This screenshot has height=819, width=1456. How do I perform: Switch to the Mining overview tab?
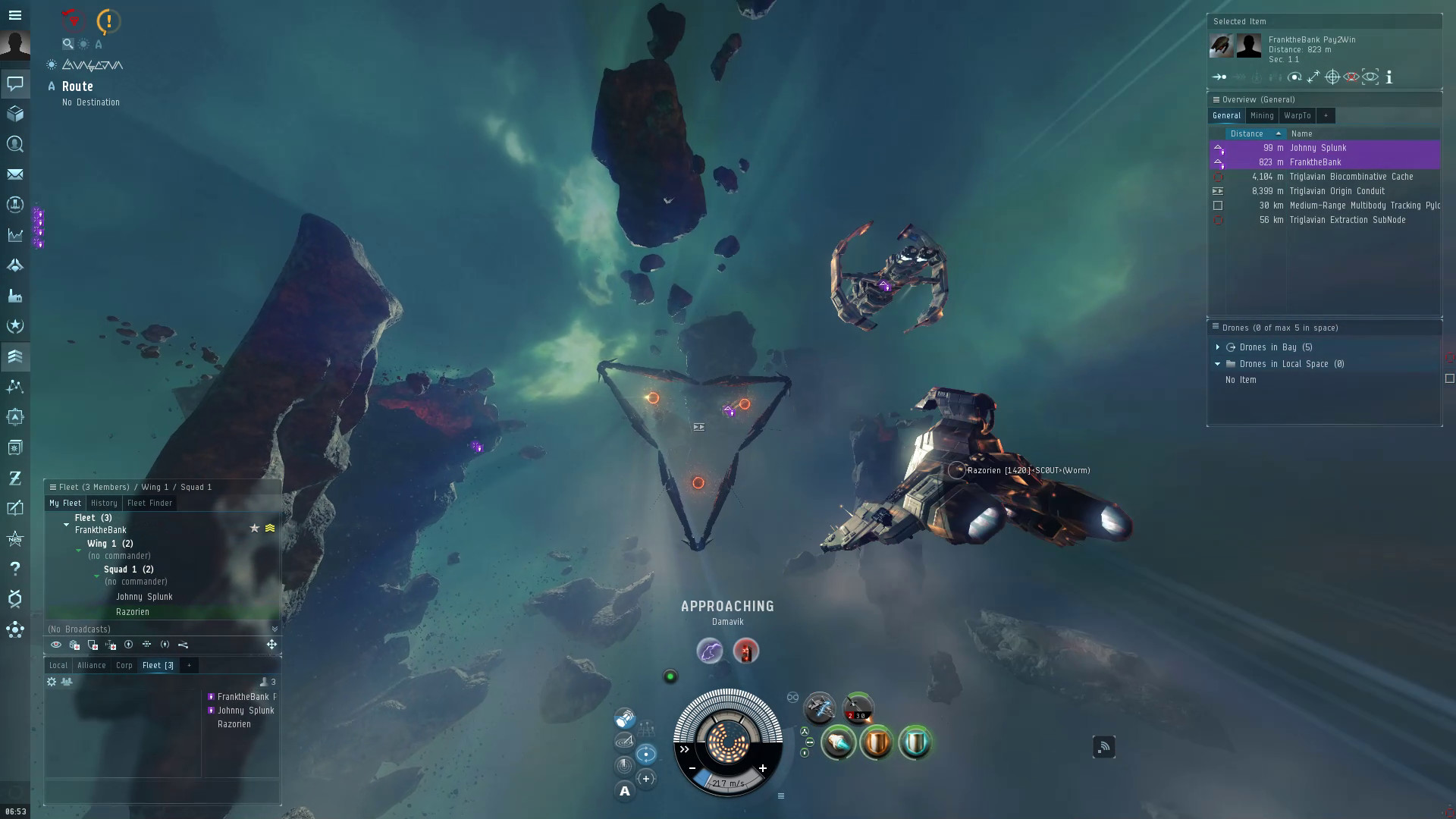click(1262, 115)
